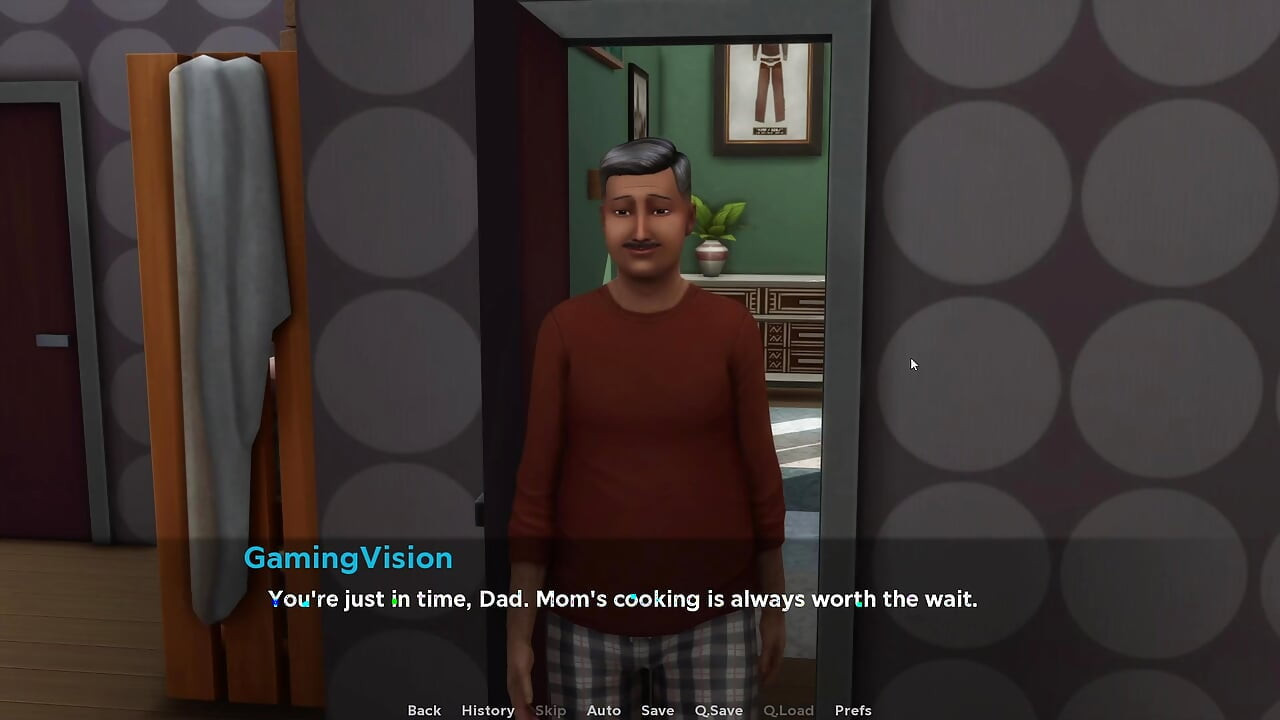Load last quick save via Q.Load
Image resolution: width=1280 pixels, height=720 pixels.
(788, 710)
